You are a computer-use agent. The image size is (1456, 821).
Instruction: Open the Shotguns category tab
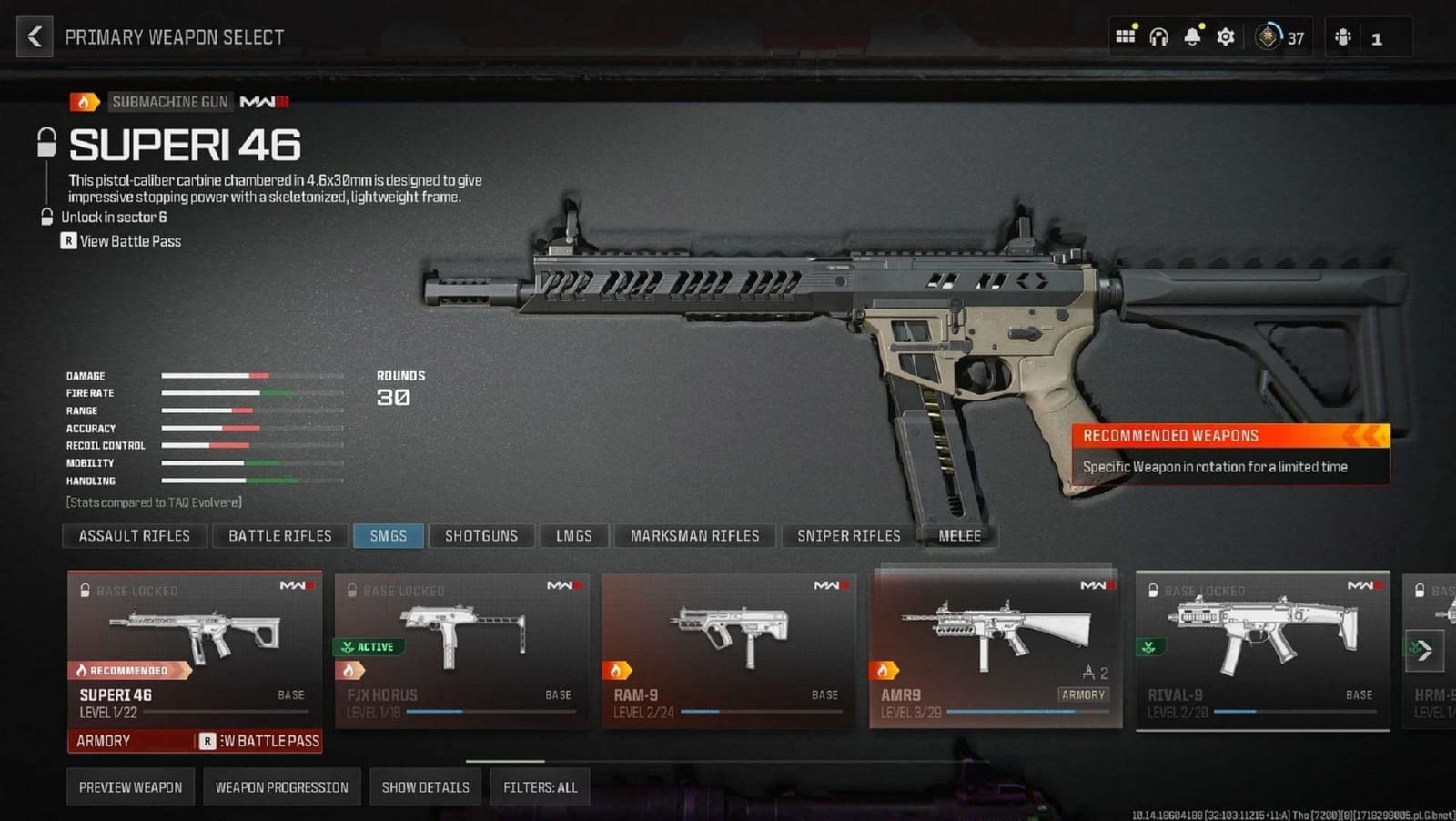click(x=480, y=535)
